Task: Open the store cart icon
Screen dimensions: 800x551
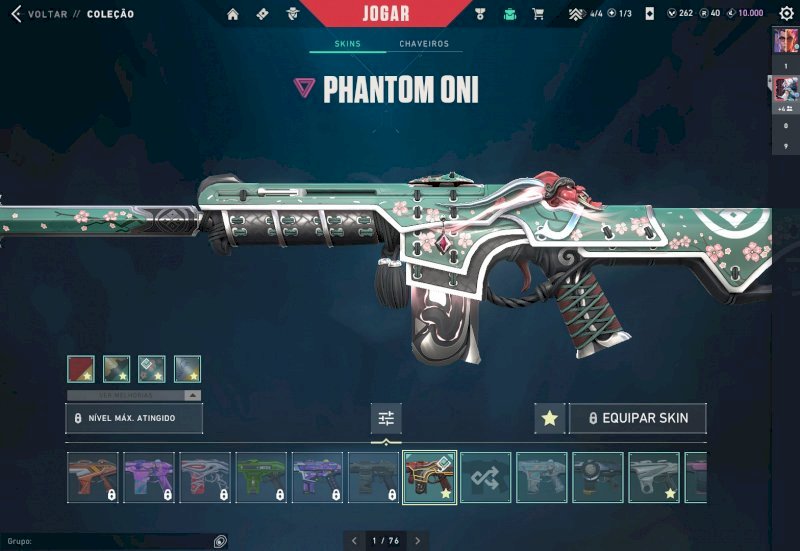Action: (x=538, y=14)
